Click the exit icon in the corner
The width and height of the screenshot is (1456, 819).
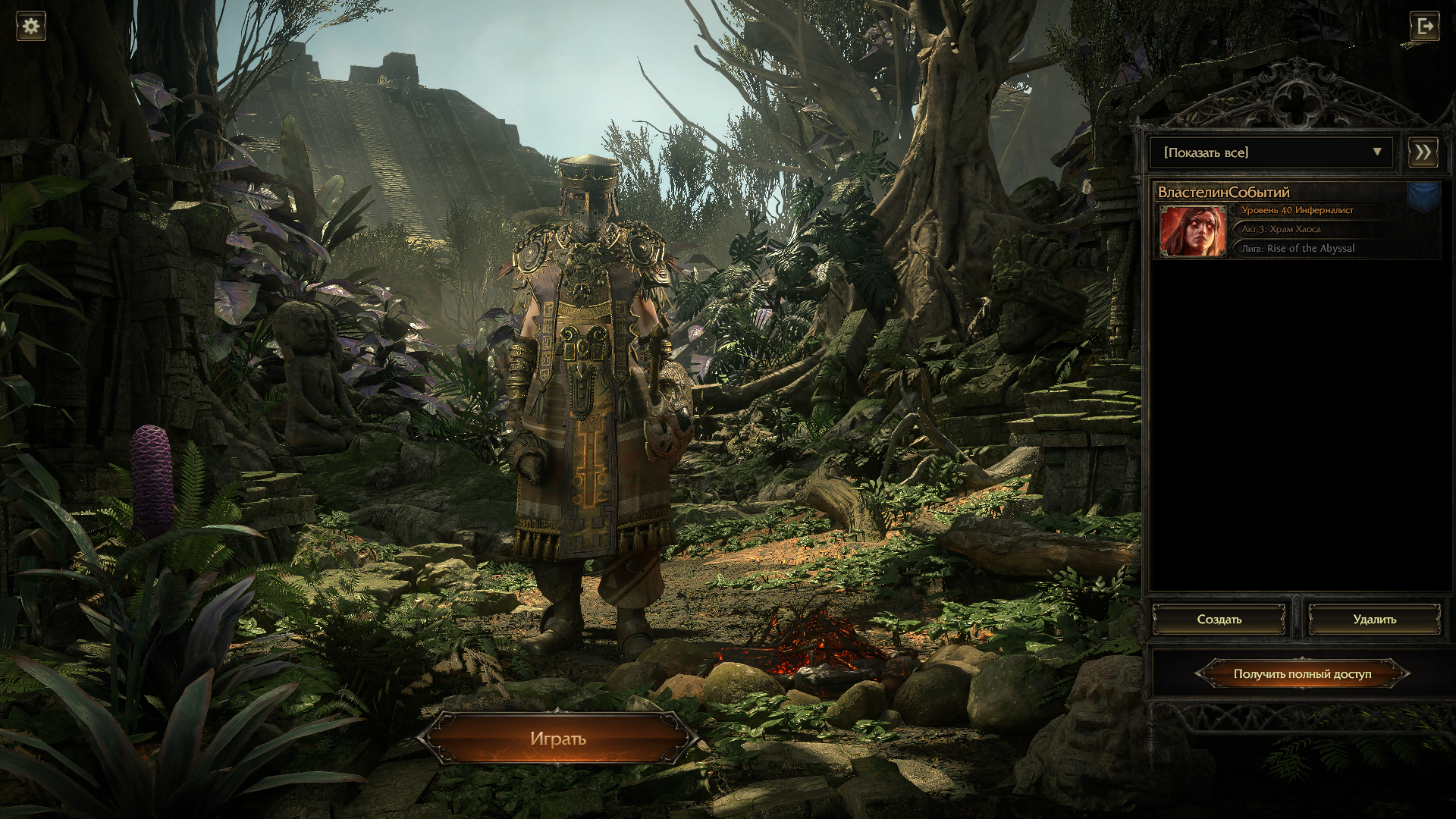click(x=1423, y=27)
